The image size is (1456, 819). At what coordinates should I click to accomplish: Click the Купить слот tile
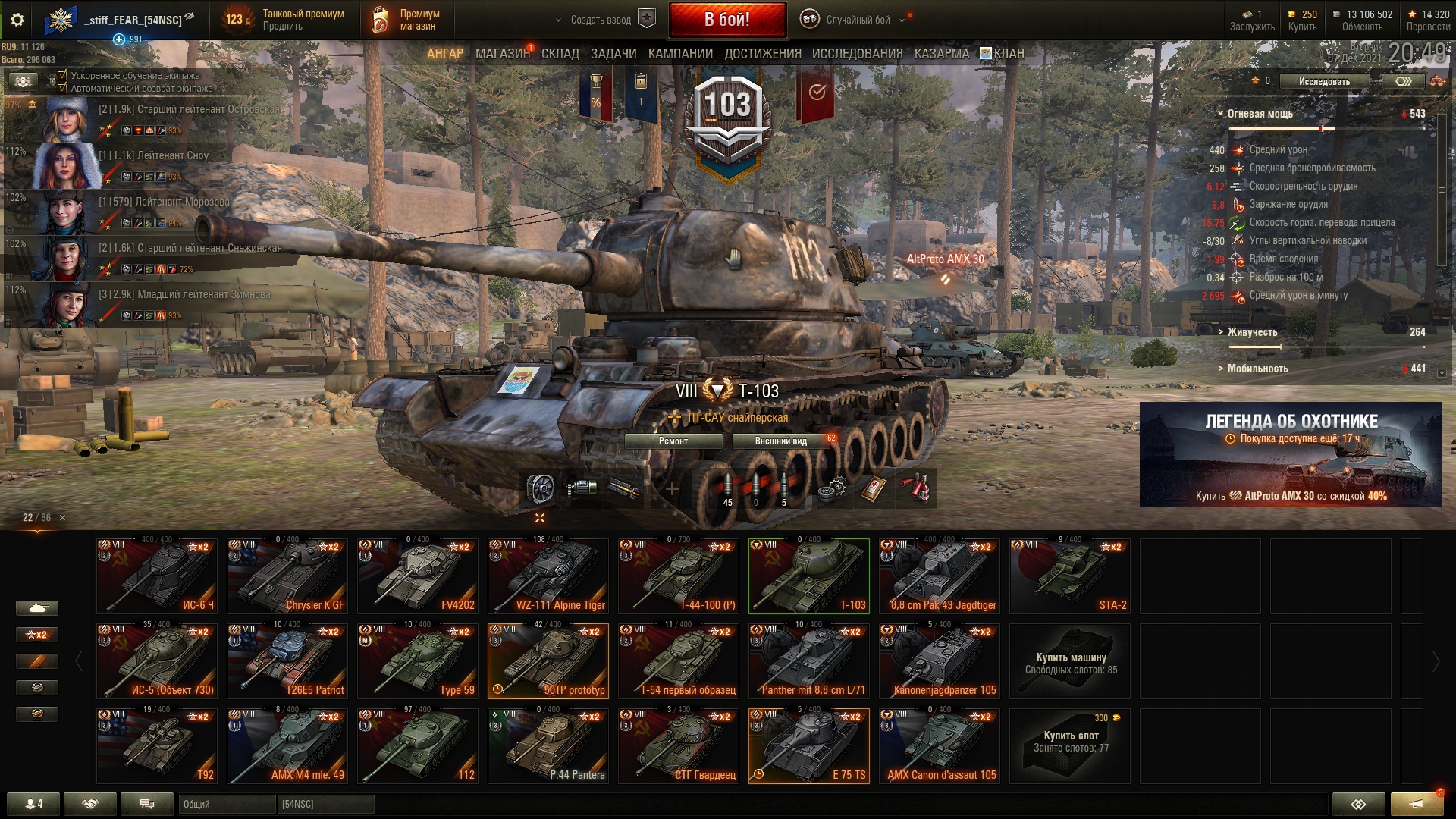coord(1070,746)
